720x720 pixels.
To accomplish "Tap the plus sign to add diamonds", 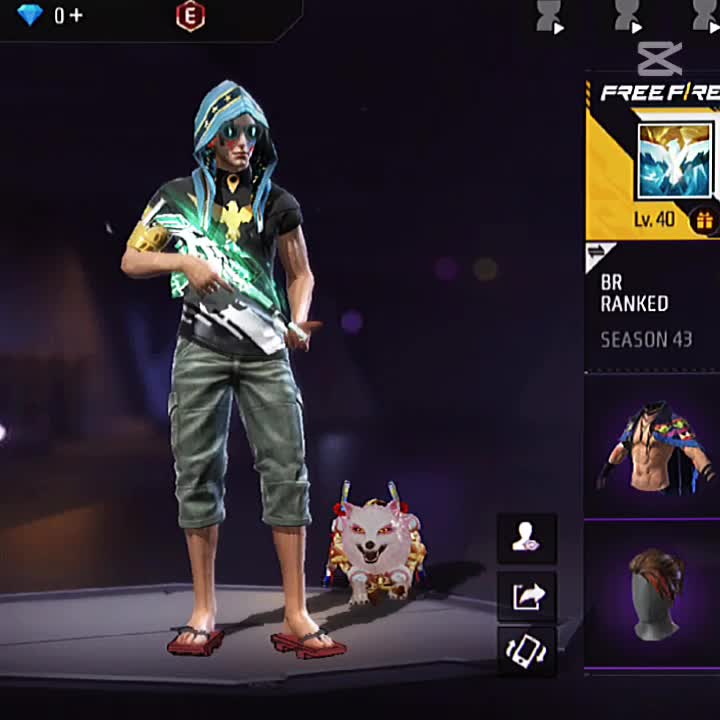I will (75, 15).
